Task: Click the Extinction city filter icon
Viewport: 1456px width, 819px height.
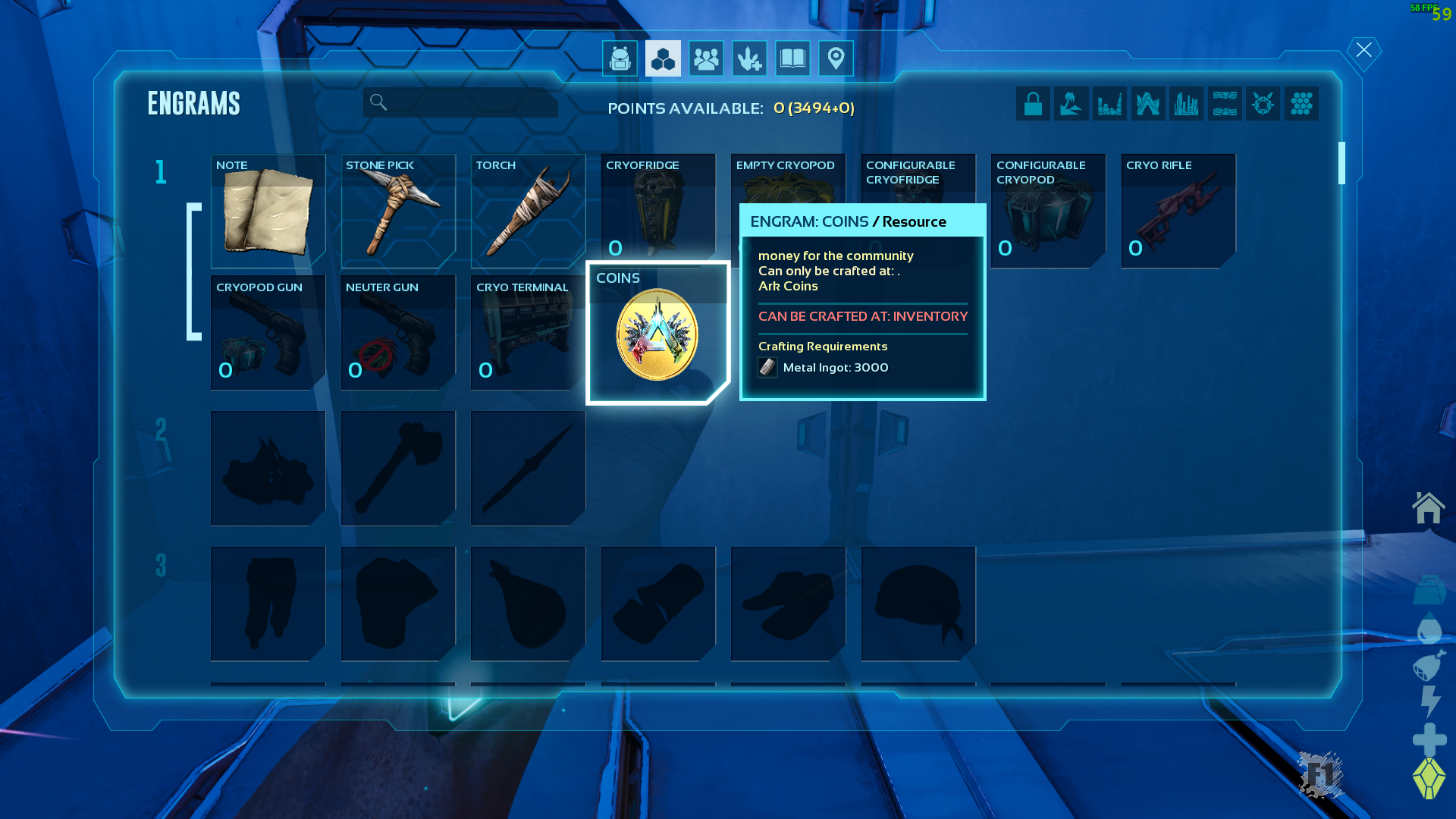Action: (1186, 103)
